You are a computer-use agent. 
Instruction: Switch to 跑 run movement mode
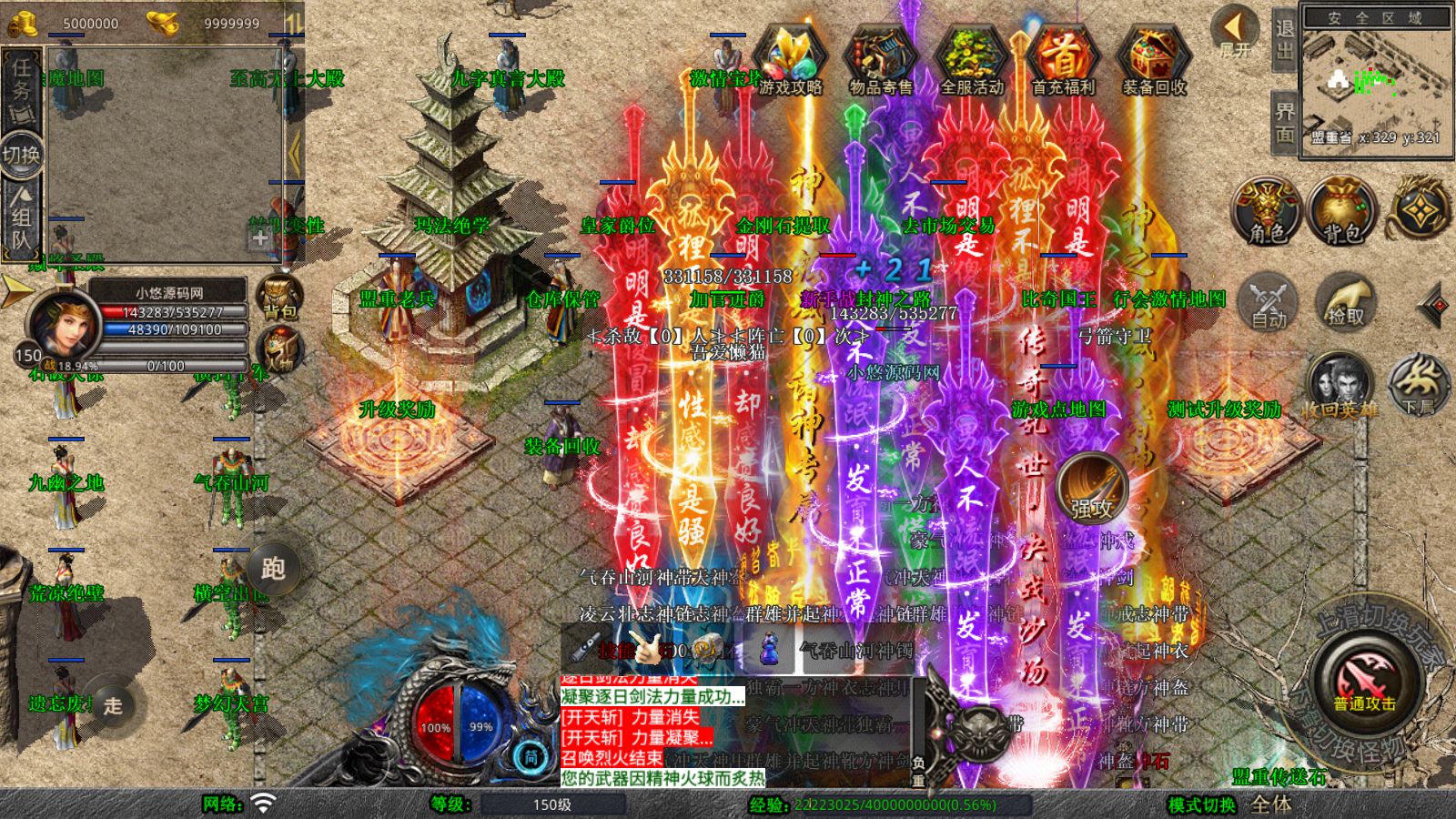(273, 569)
